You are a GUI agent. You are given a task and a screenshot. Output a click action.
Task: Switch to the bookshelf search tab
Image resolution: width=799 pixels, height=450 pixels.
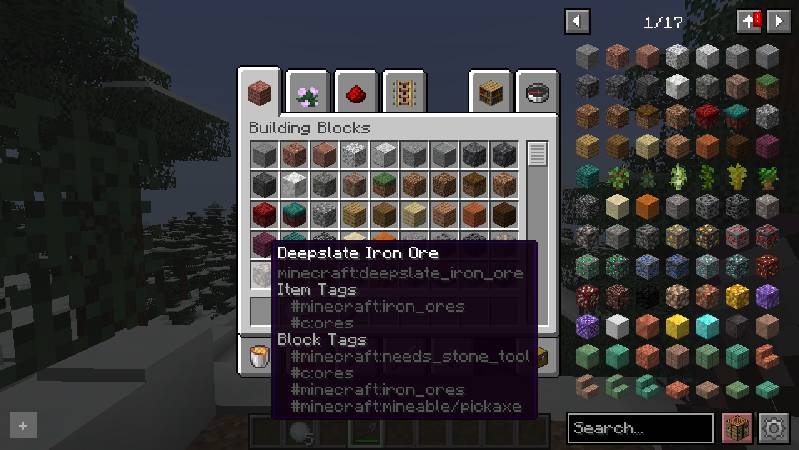492,94
